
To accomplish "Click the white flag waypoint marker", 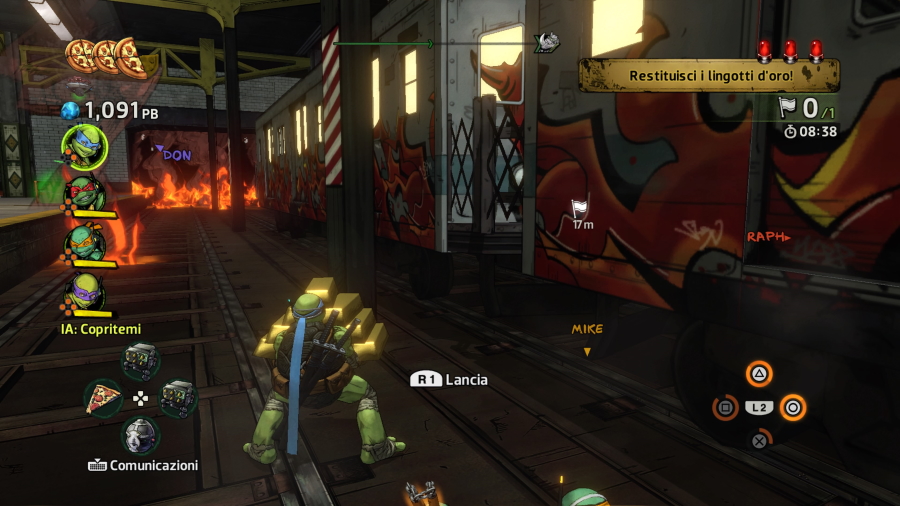I will click(x=581, y=208).
